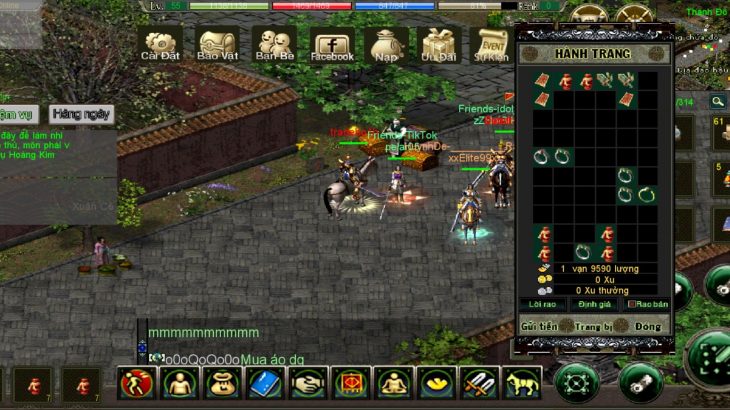730x410 pixels.
Task: Open the Bảo Vật treasure chest
Action: coord(216,45)
